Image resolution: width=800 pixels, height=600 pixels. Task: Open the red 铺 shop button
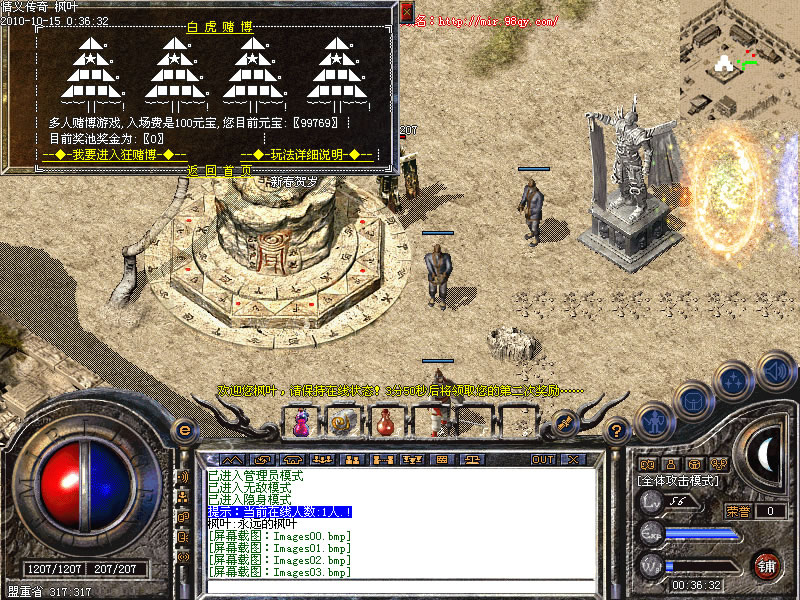767,564
